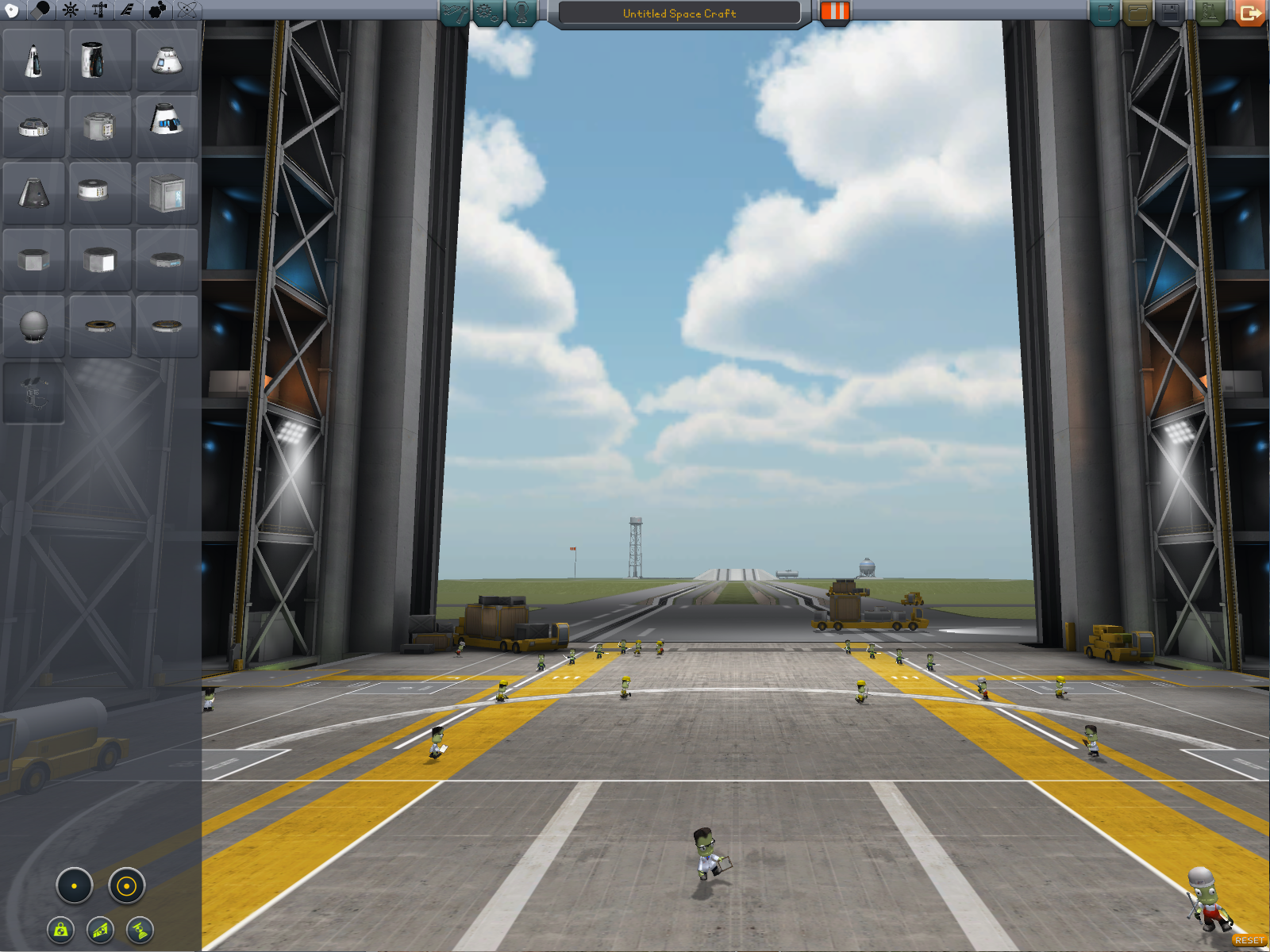1270x952 pixels.
Task: Switch to the parts assembly wrench tab
Action: [x=454, y=12]
